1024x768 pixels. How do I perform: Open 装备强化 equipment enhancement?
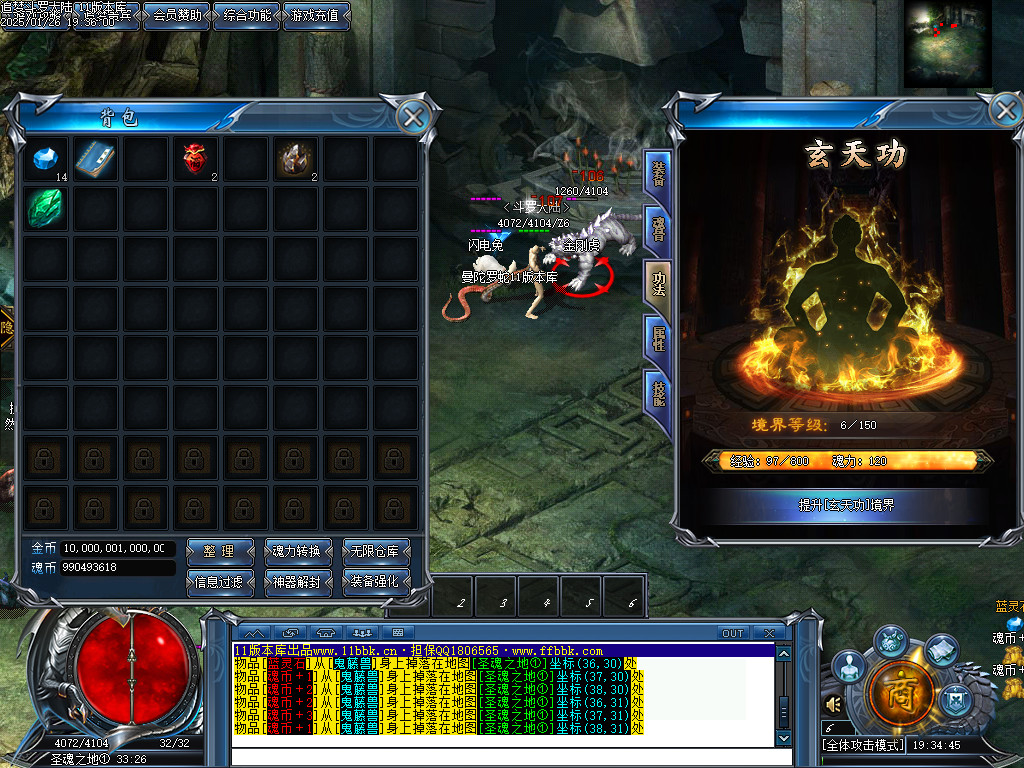pos(375,581)
